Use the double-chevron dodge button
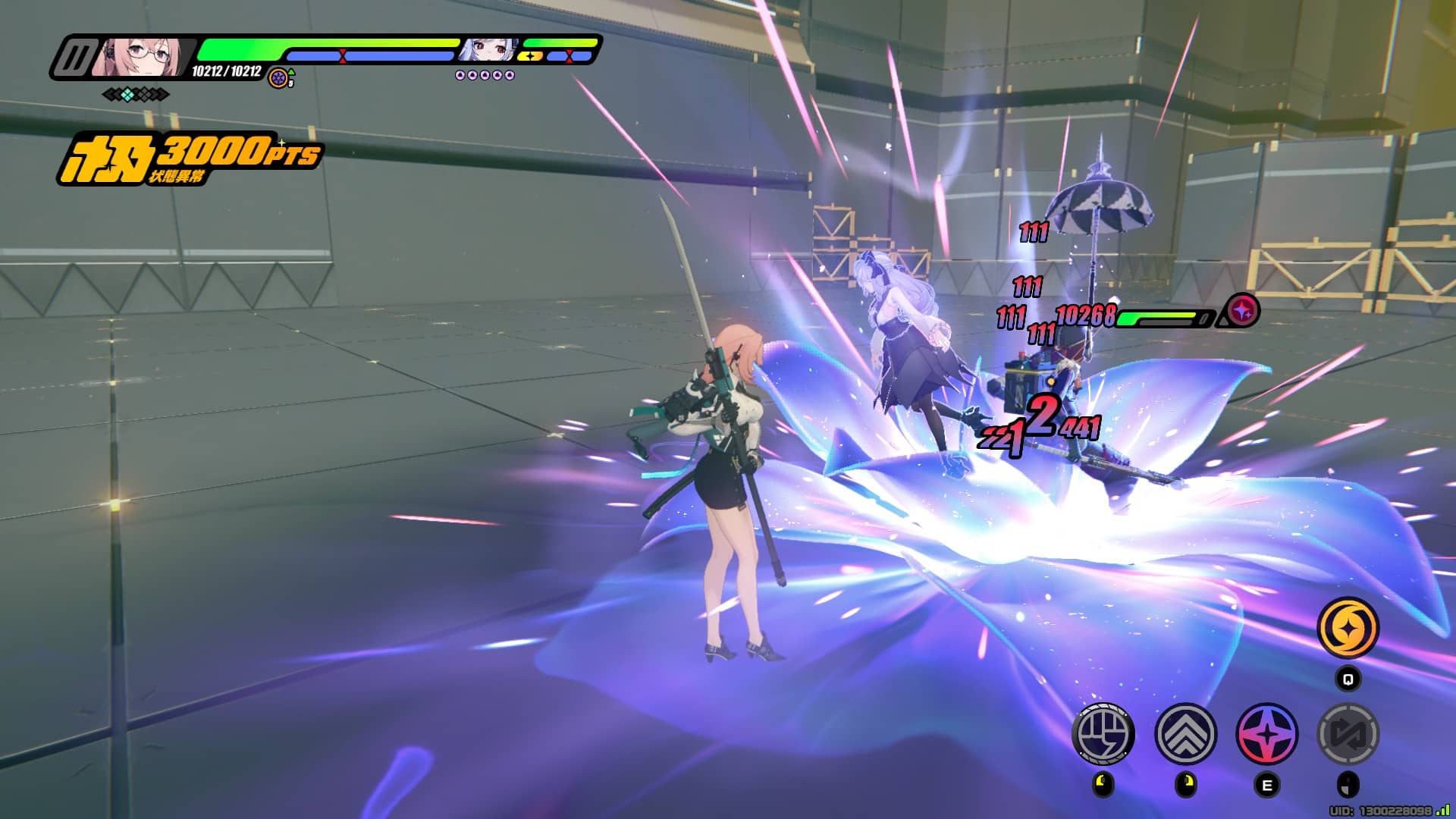The image size is (1456, 819). pyautogui.click(x=1185, y=733)
